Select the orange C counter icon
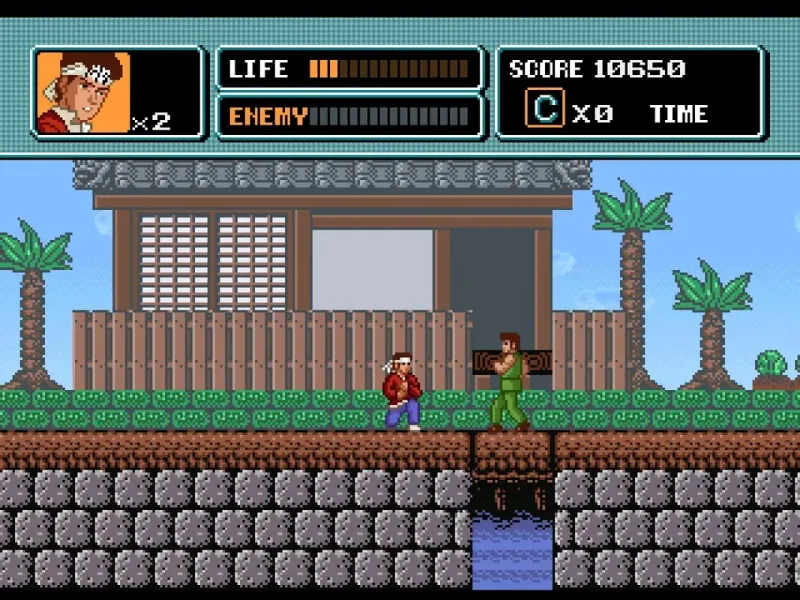Viewport: 800px width, 600px height. coord(545,109)
